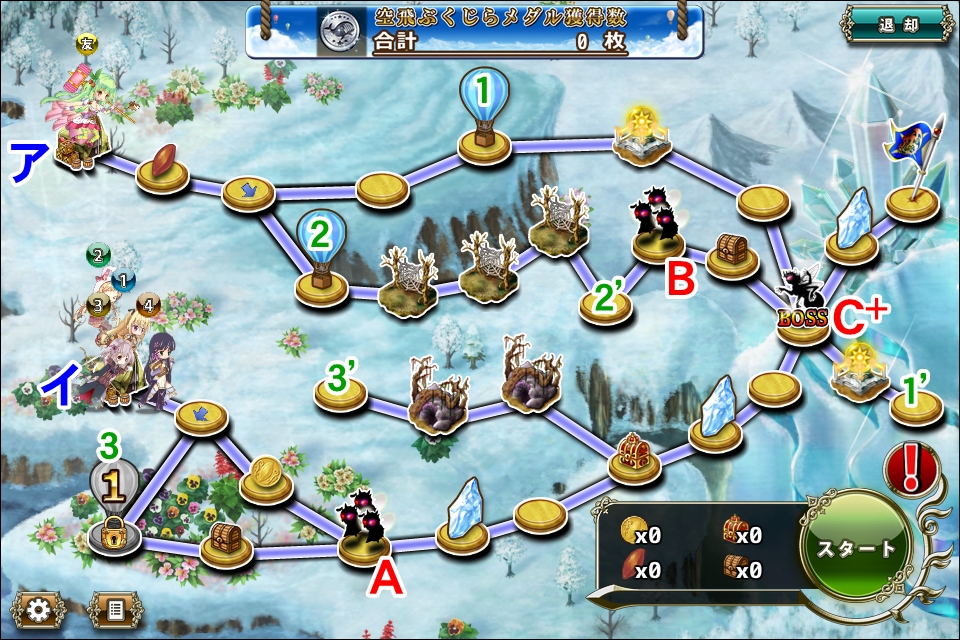The width and height of the screenshot is (960, 640).
Task: Select the enemy node marked A
Action: [364, 525]
